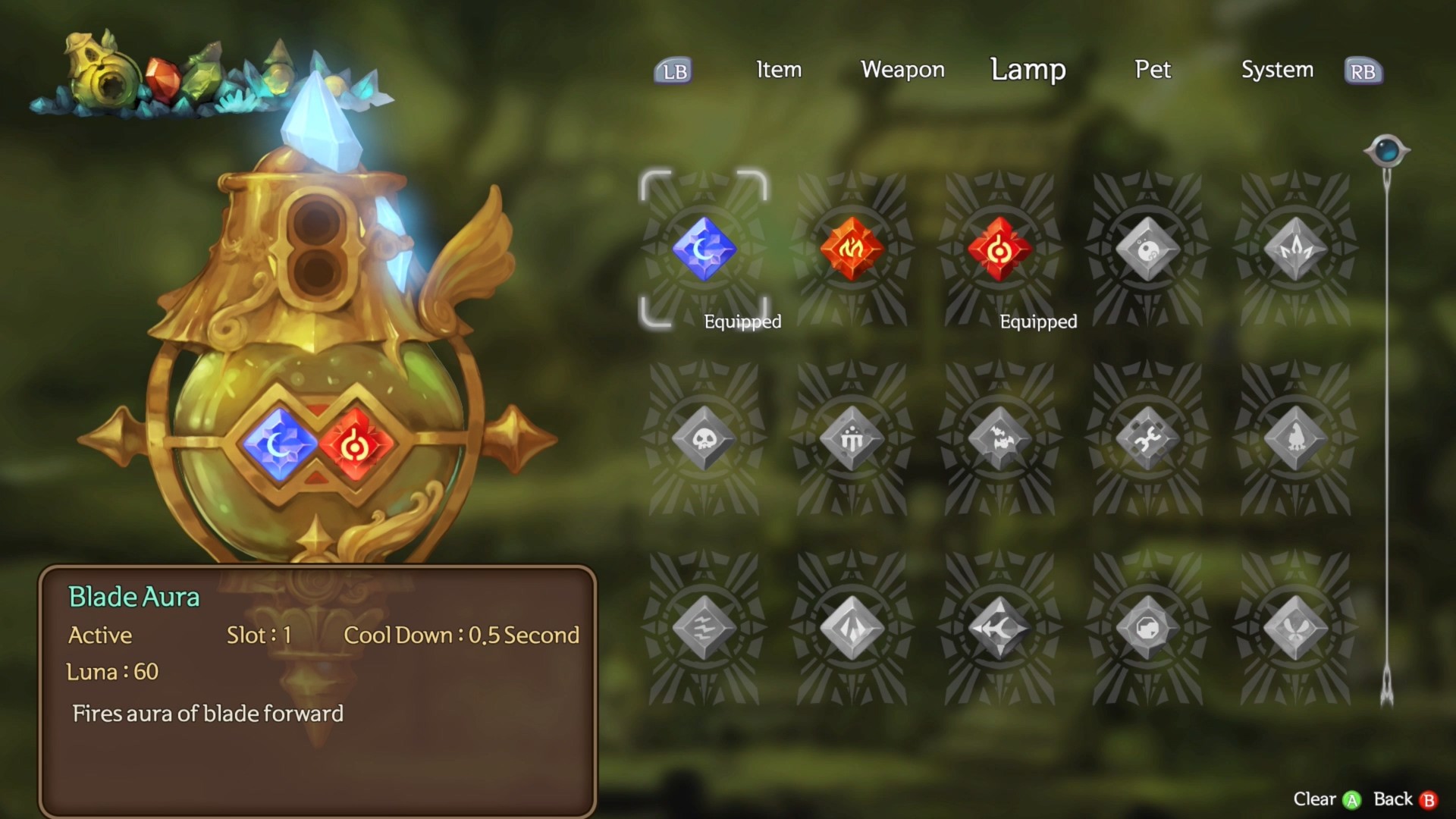Select the lightning gem in bottom row
Image resolution: width=1456 pixels, height=819 pixels.
(704, 626)
